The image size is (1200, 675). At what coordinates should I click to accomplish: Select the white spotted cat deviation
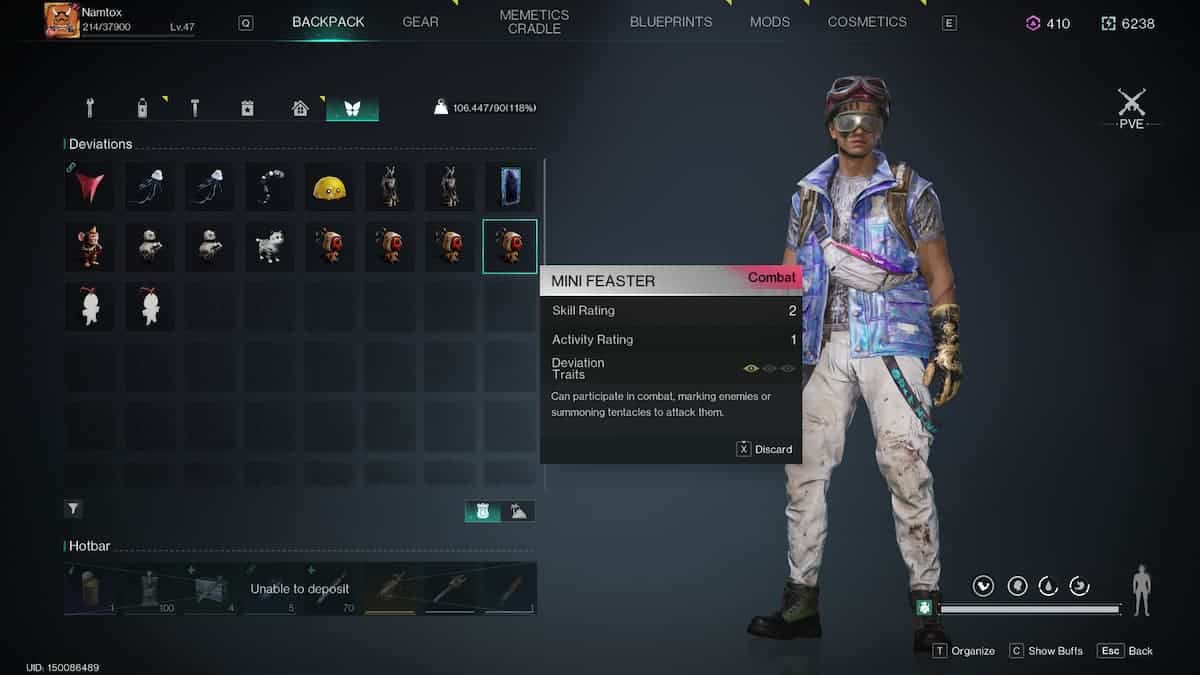[x=270, y=246]
